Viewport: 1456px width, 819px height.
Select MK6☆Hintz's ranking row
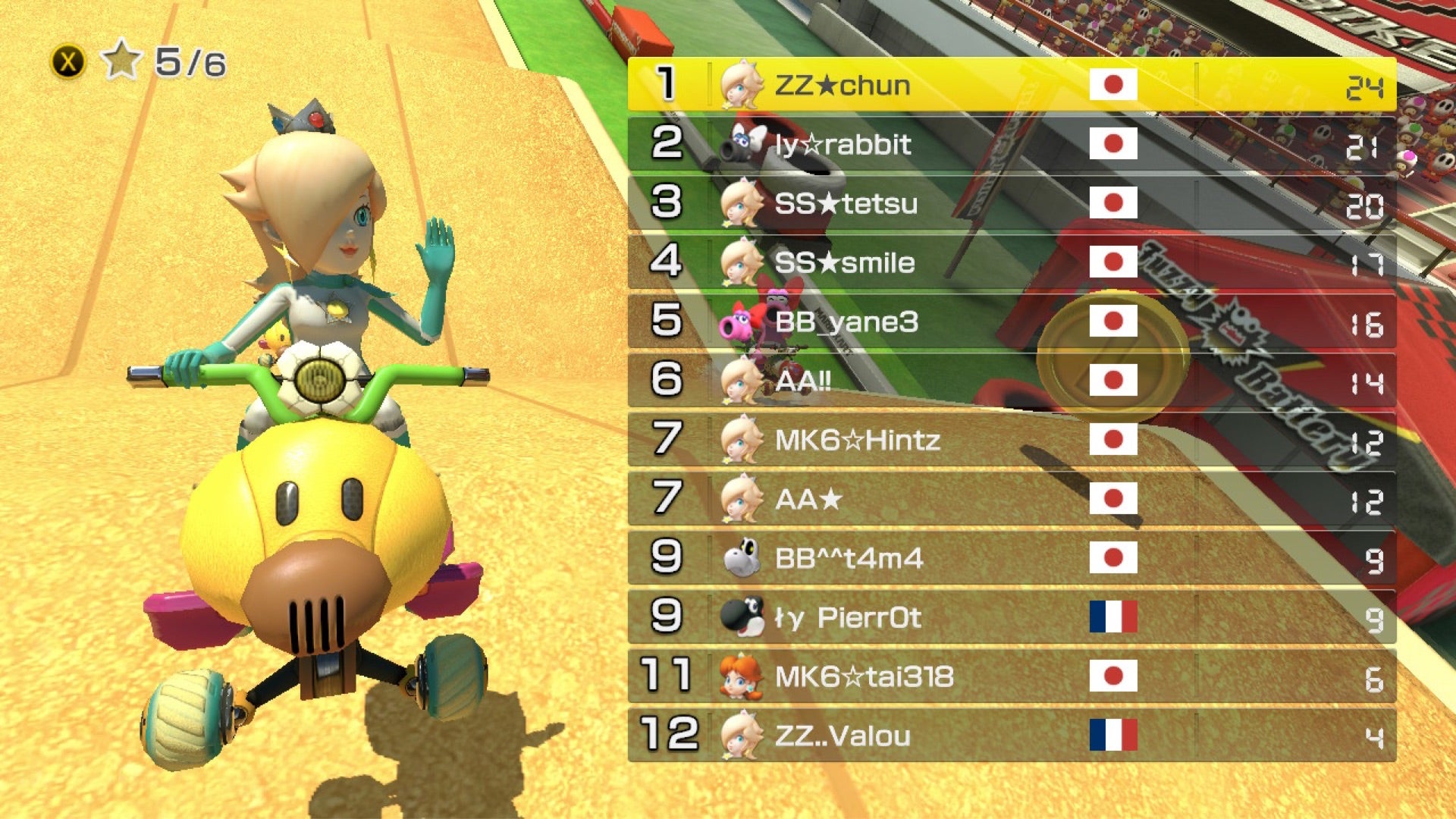1012,440
